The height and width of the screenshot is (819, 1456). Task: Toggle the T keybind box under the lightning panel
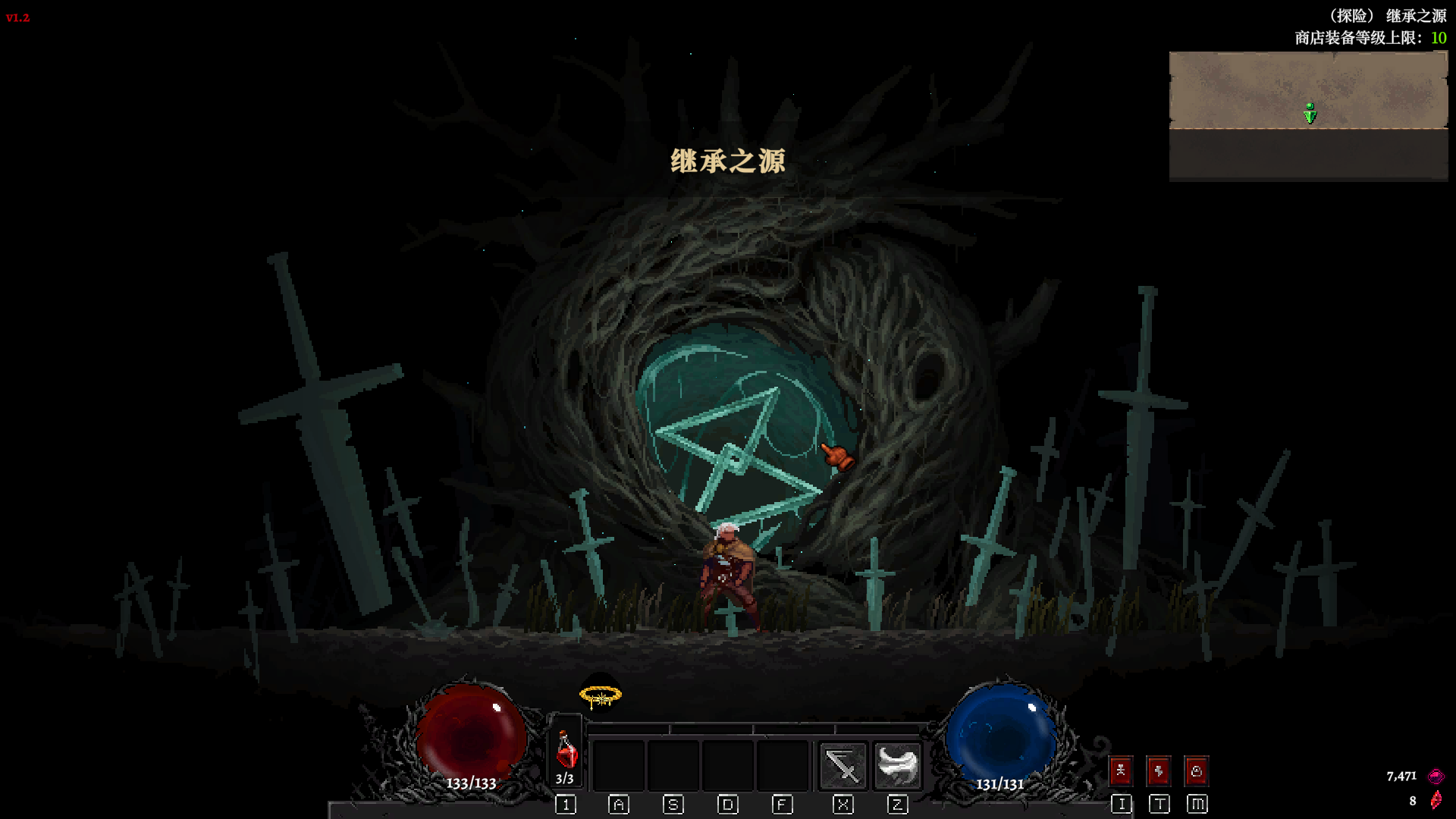[x=1158, y=805]
